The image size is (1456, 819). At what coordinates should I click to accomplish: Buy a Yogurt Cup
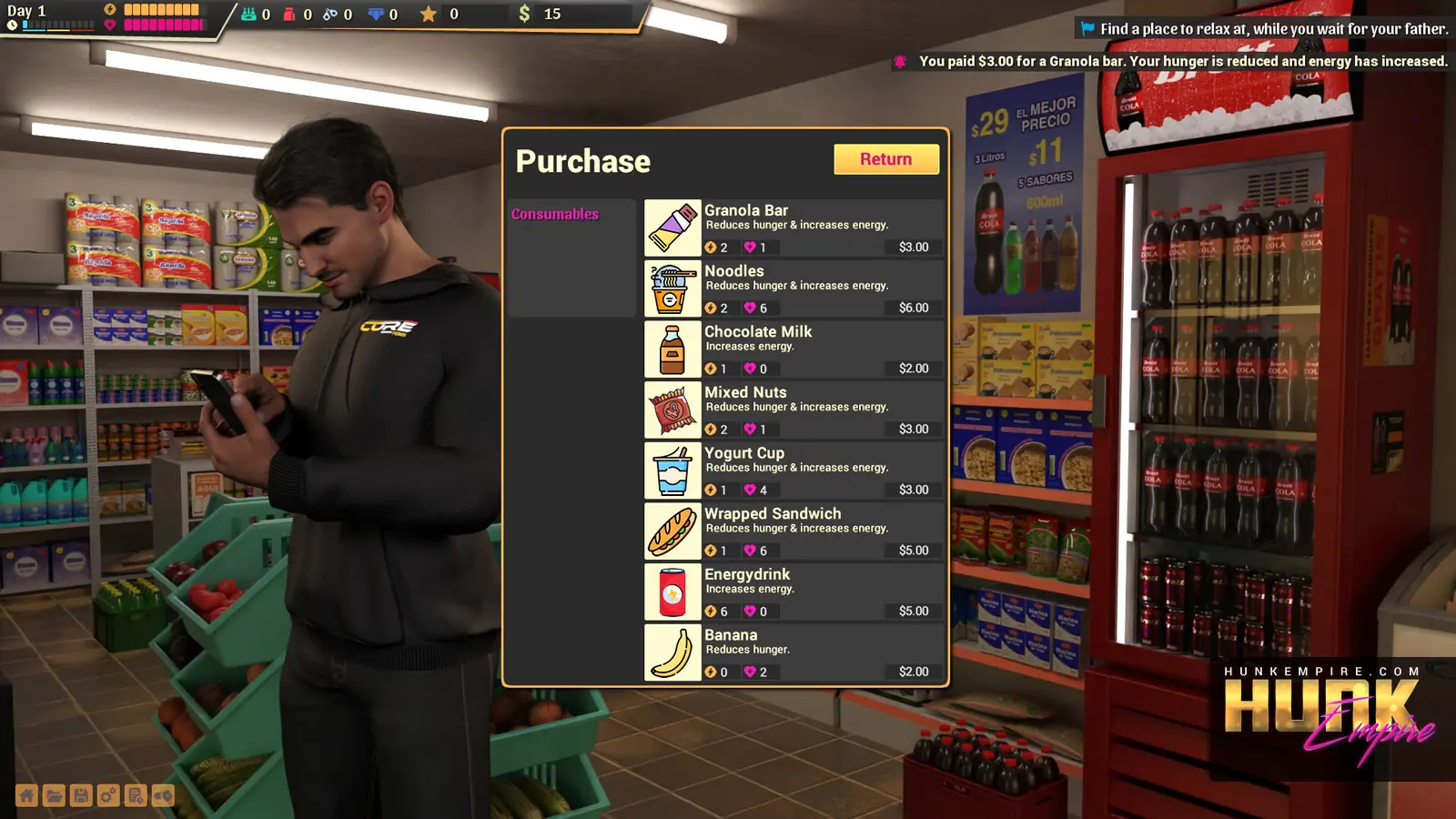point(793,470)
